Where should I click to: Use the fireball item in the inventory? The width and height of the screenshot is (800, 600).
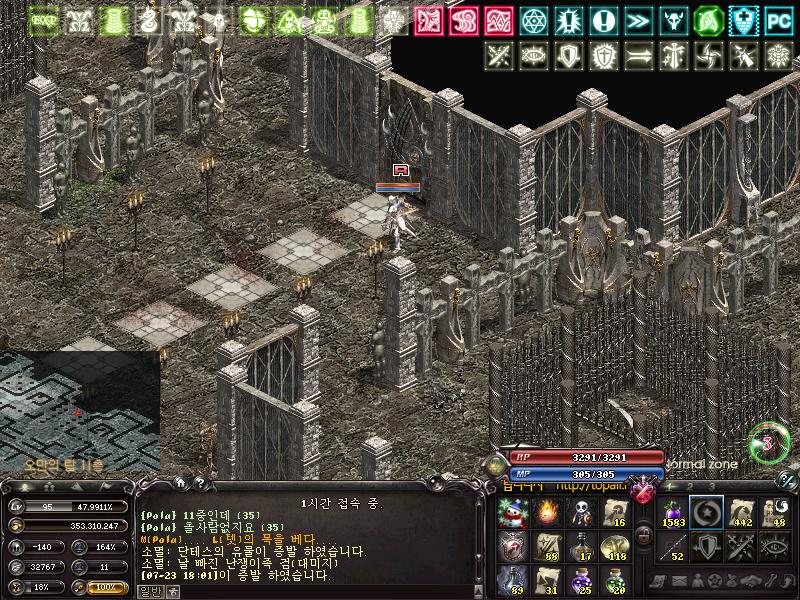546,514
